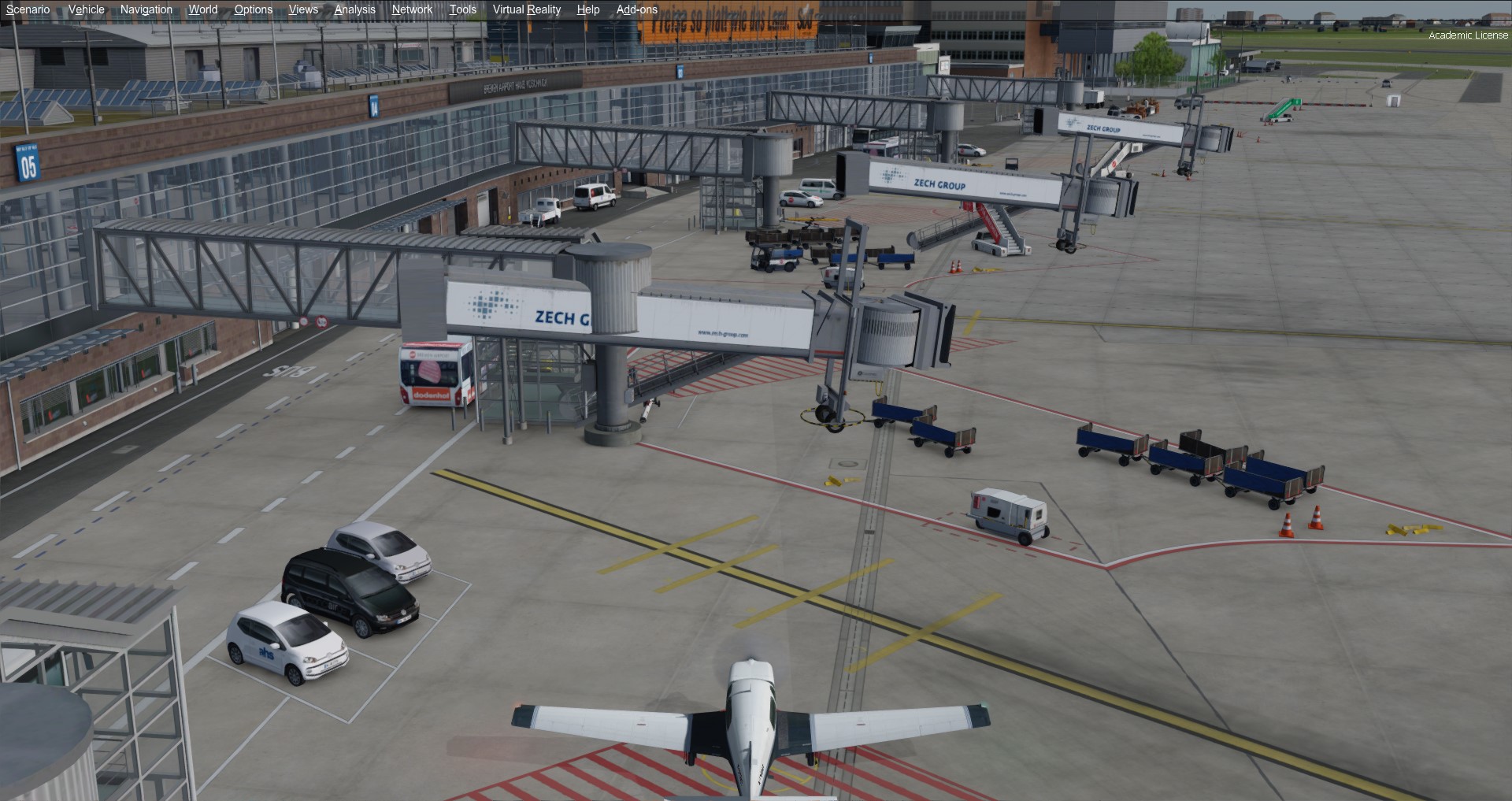Open the Tools menu
This screenshot has height=801, width=1512.
tap(462, 9)
